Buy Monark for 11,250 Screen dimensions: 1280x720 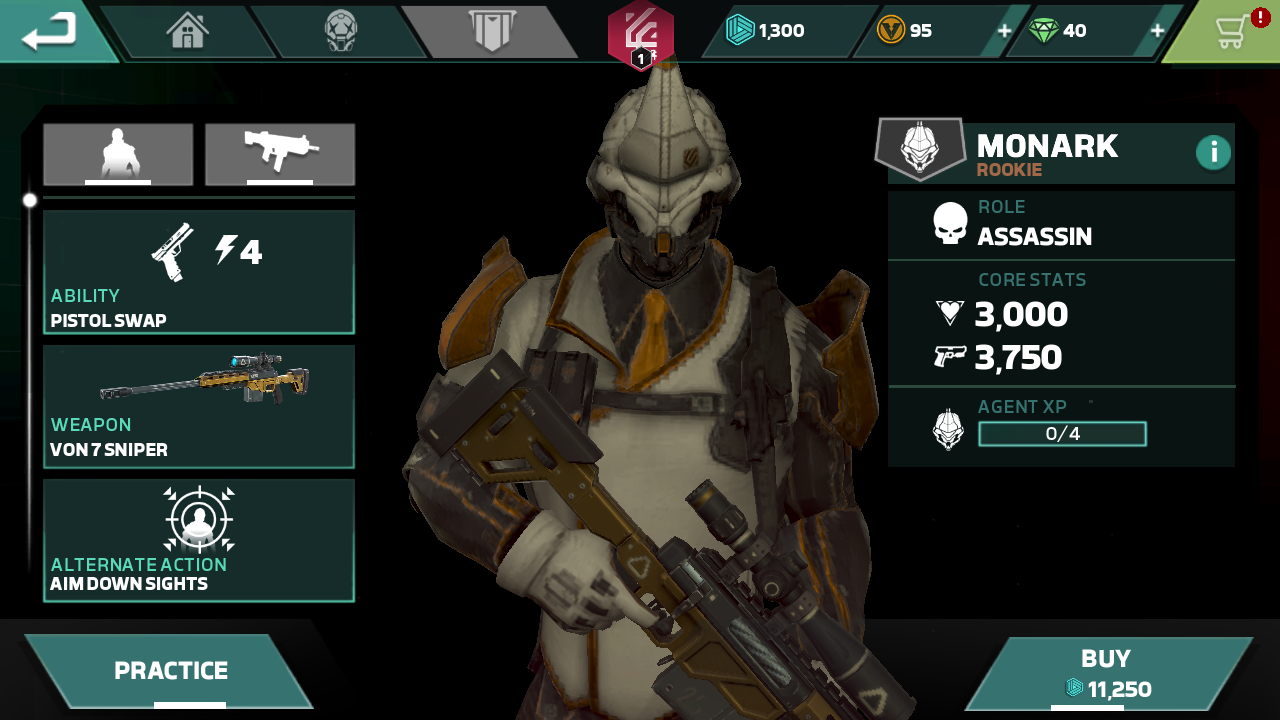tap(1106, 672)
